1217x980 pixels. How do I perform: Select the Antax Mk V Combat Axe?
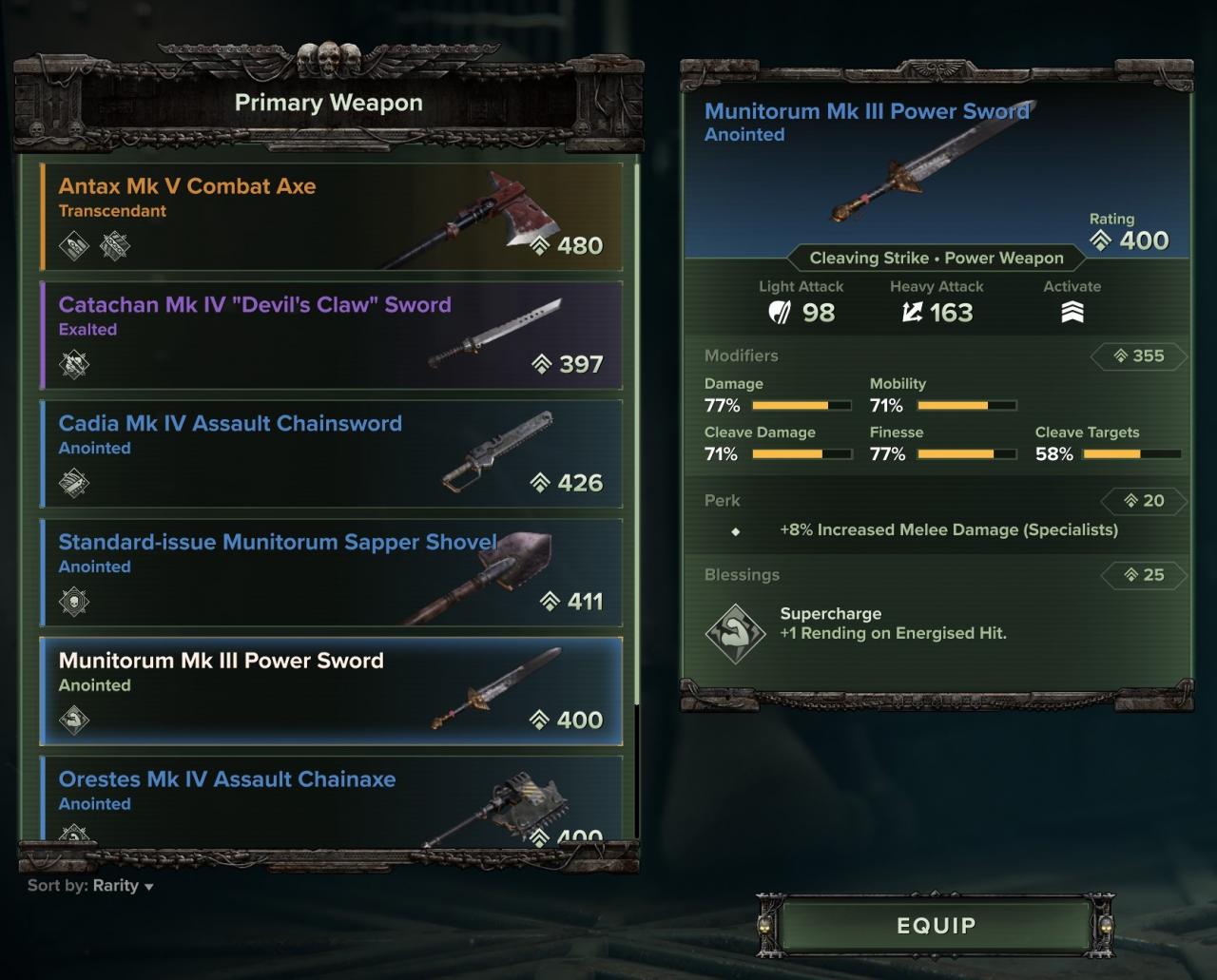(x=331, y=217)
